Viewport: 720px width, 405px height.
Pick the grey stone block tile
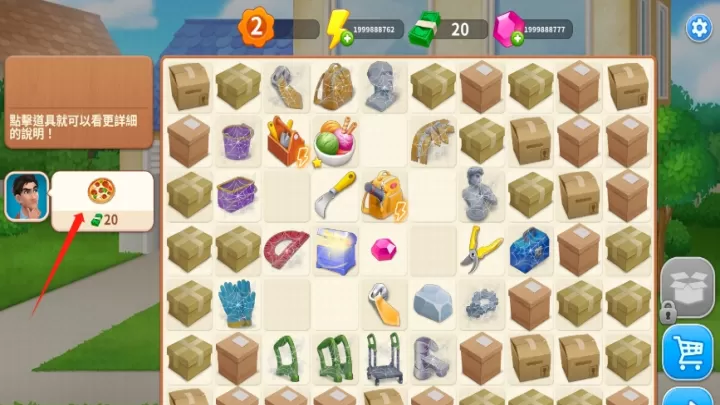[x=432, y=301]
